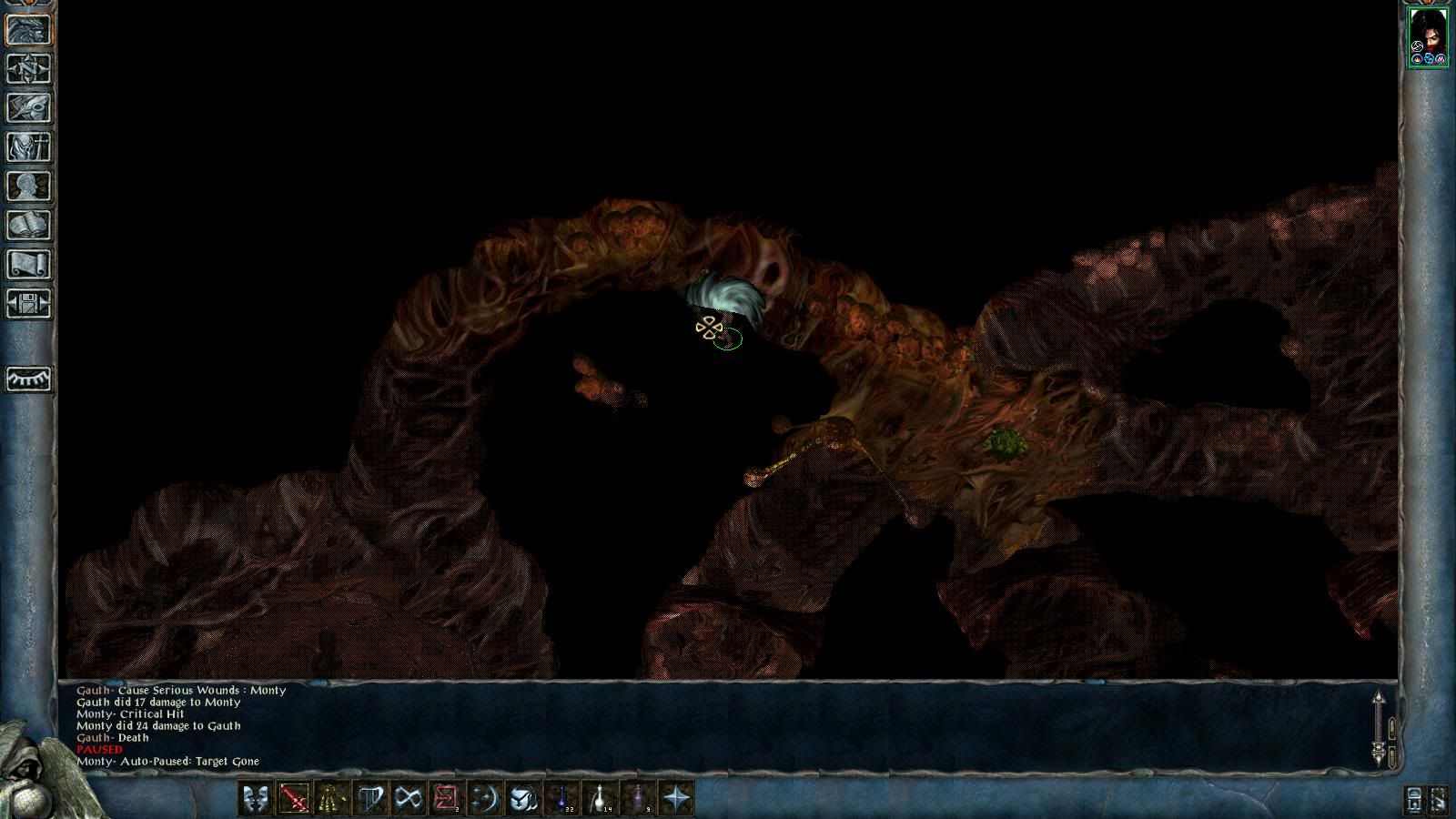
Task: Open the inventory screen (armor icon)
Action: (29, 147)
